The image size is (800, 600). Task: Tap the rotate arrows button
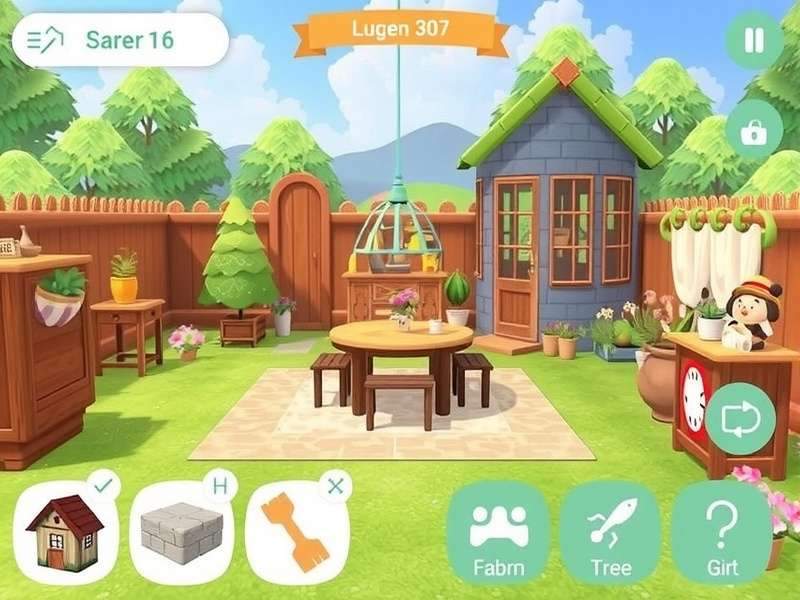point(741,419)
